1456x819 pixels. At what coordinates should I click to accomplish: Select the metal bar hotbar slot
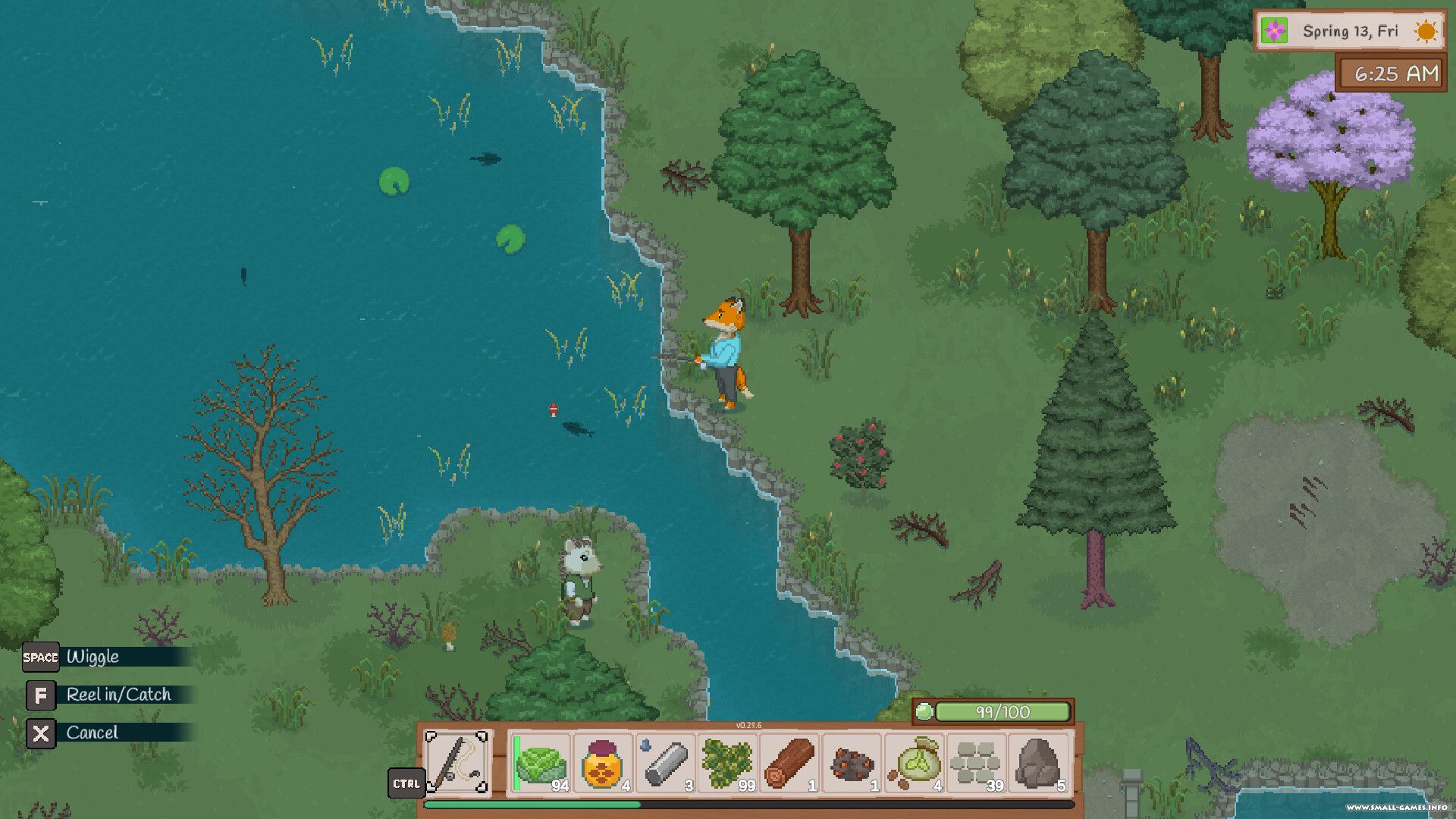coord(666,763)
